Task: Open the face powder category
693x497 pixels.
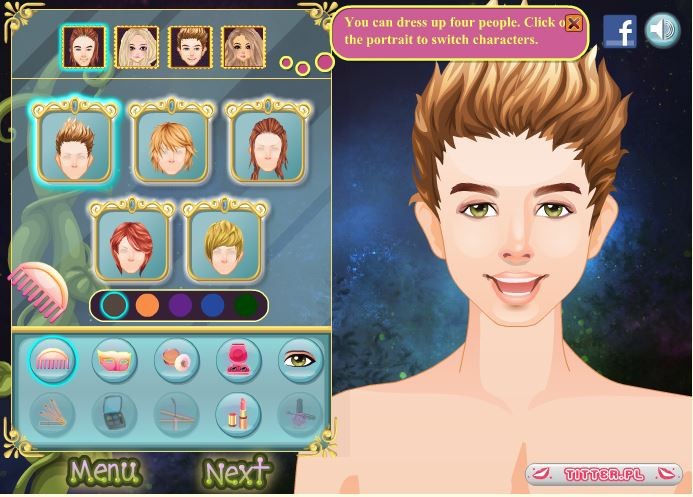Action: click(176, 360)
